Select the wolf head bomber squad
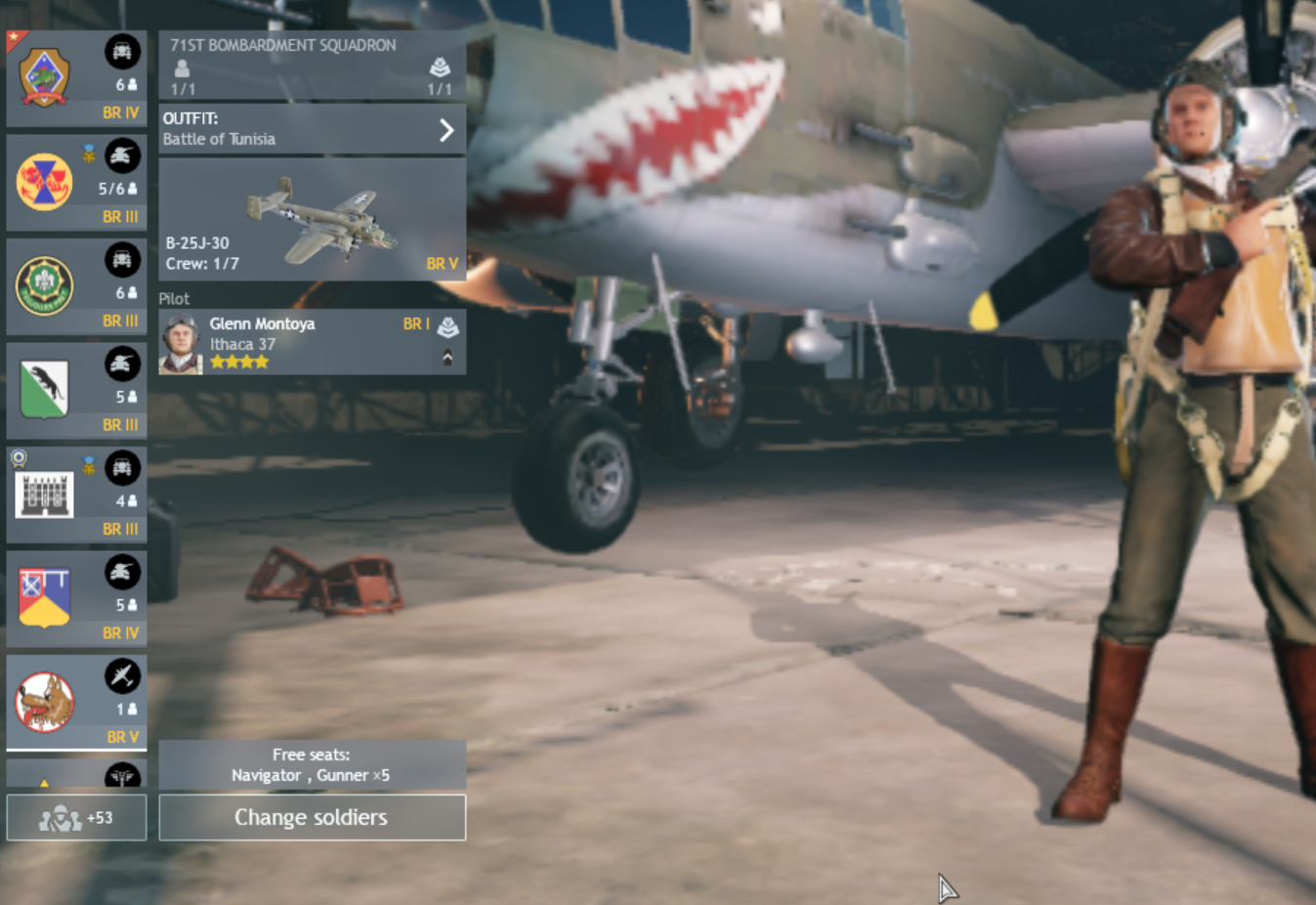 point(76,702)
